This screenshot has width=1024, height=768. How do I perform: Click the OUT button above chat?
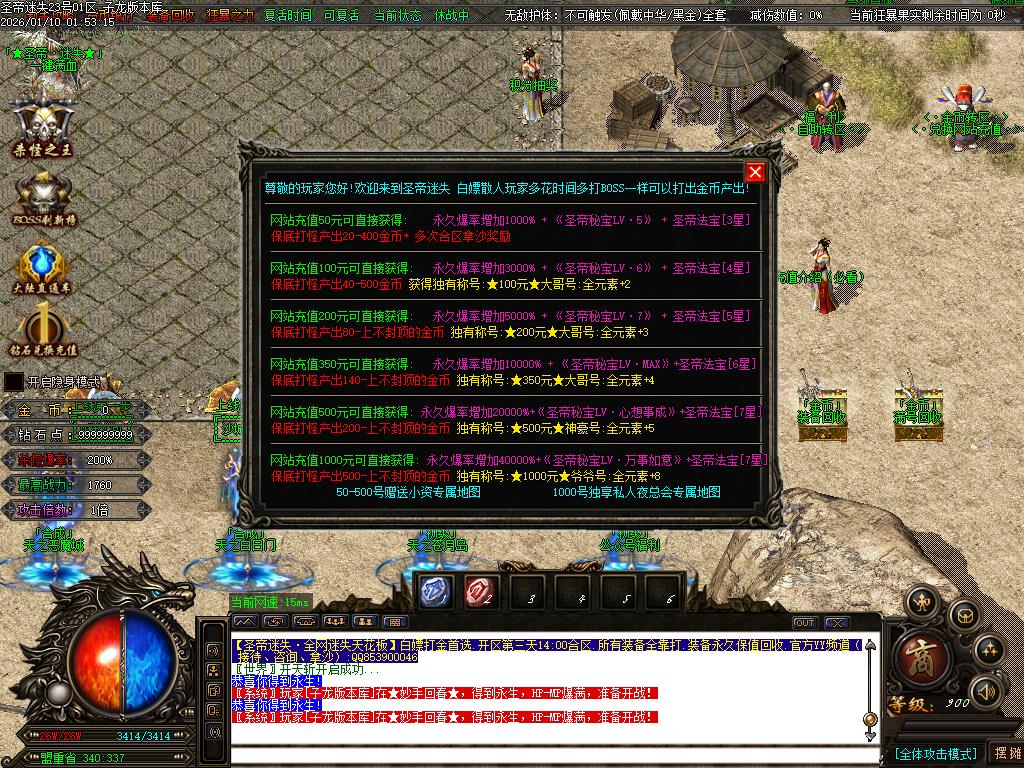(805, 623)
